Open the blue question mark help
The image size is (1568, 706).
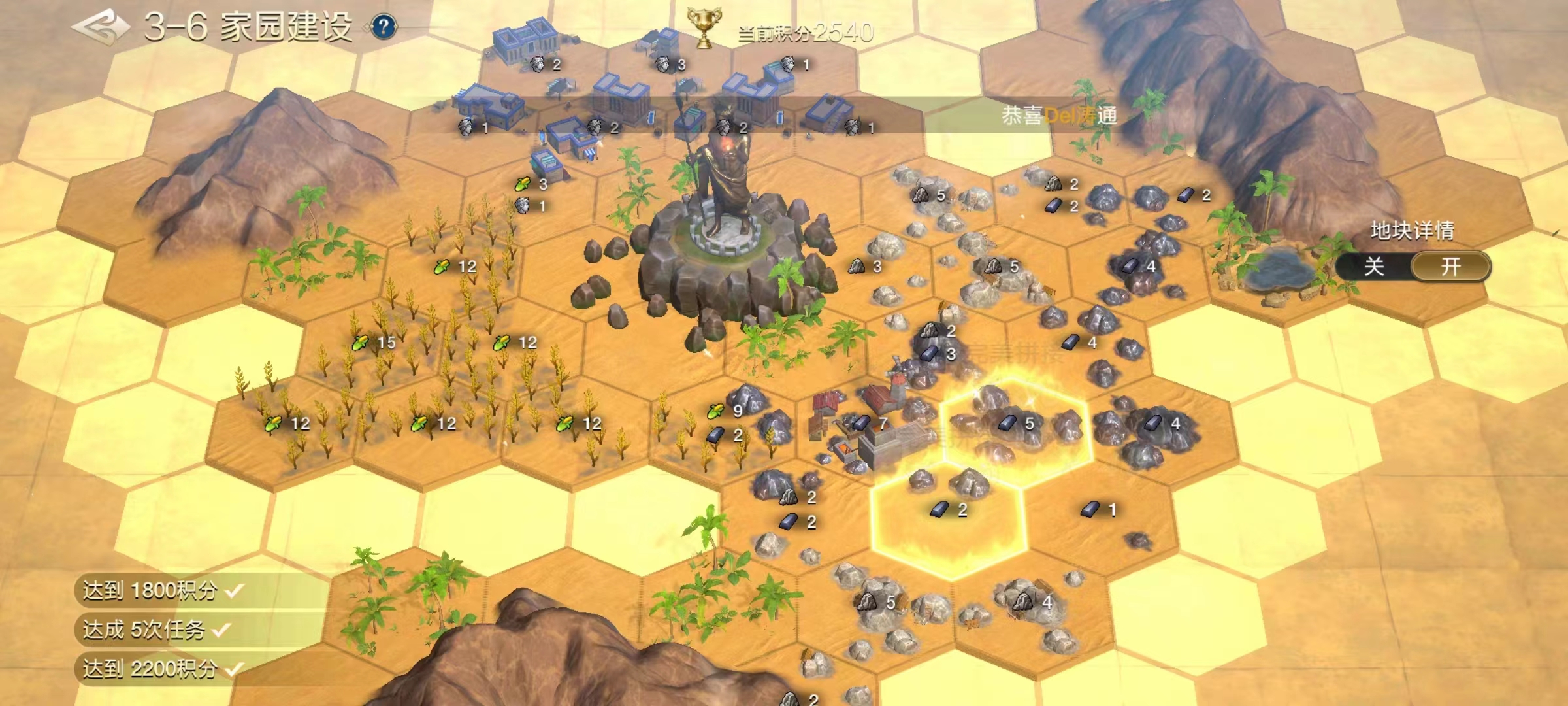pyautogui.click(x=384, y=27)
